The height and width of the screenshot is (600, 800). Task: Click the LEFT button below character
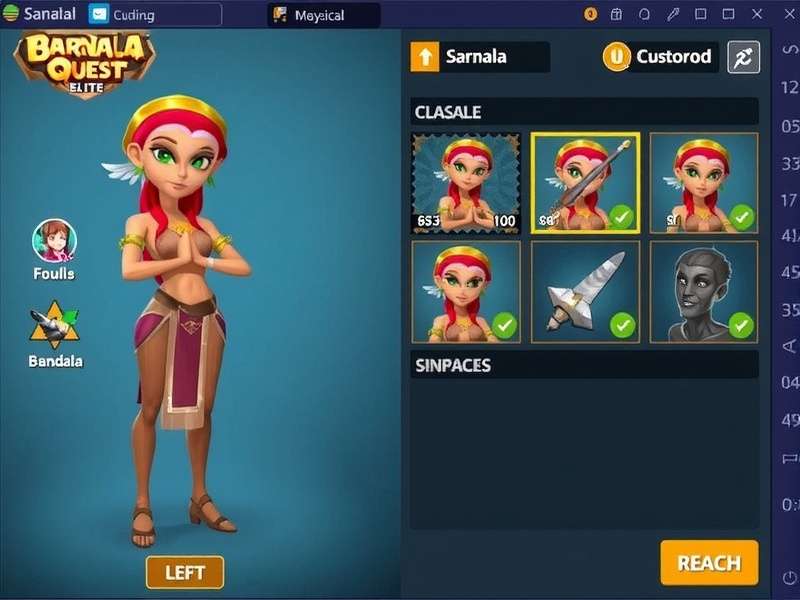click(x=185, y=572)
